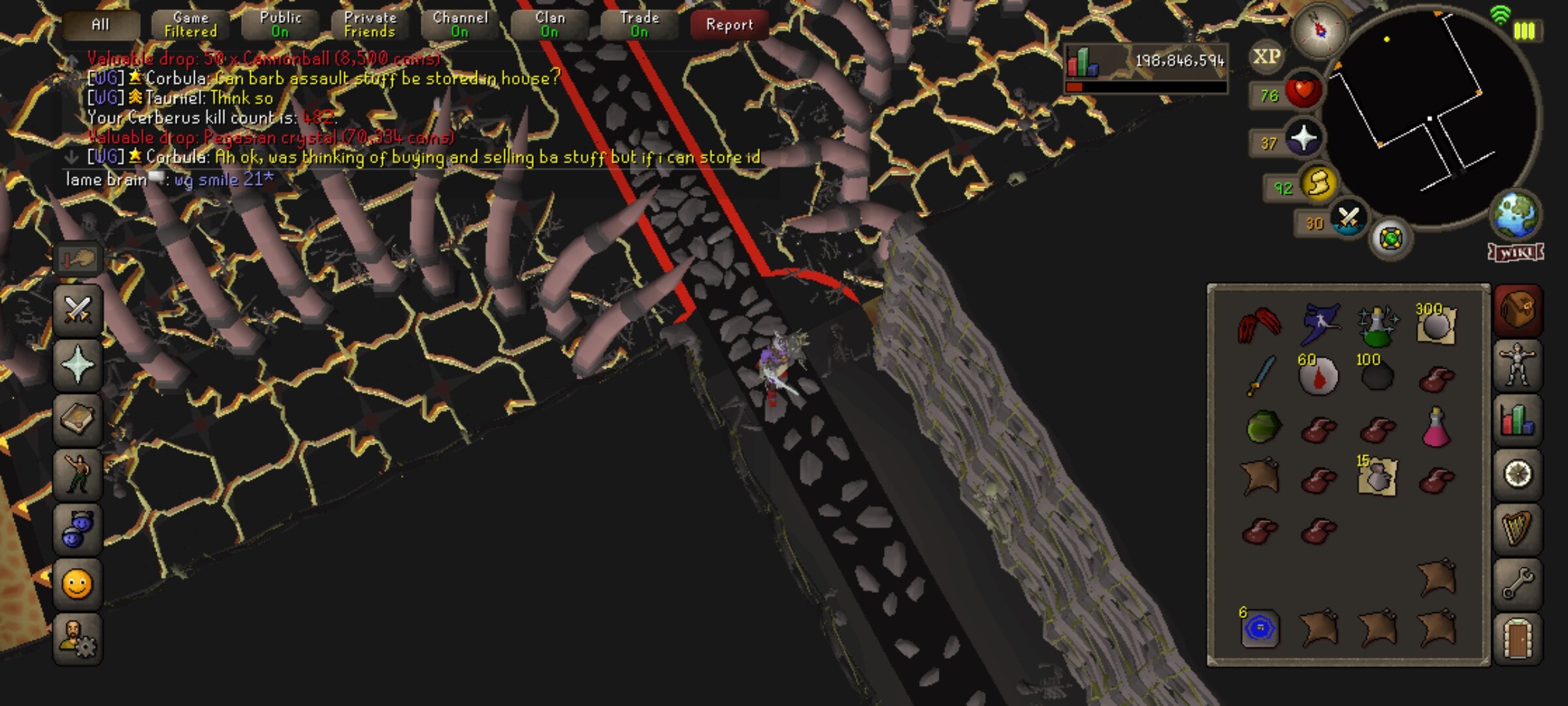Activate the special attack orb
The height and width of the screenshot is (706, 1568).
click(1348, 219)
